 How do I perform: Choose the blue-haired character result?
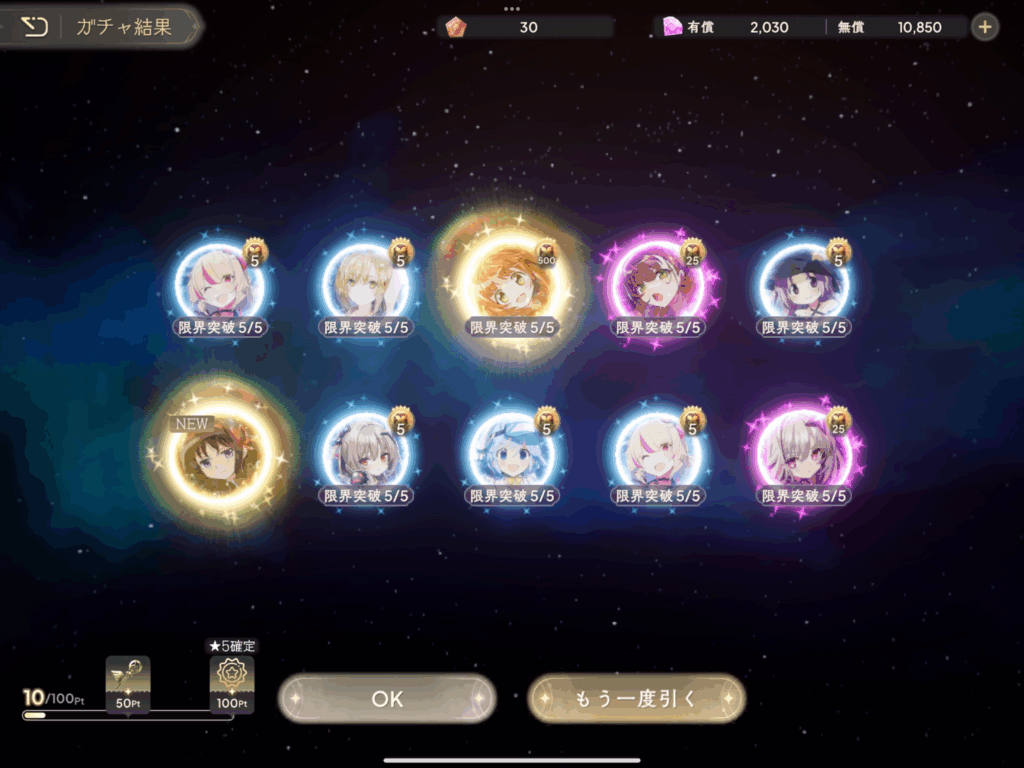(x=511, y=455)
